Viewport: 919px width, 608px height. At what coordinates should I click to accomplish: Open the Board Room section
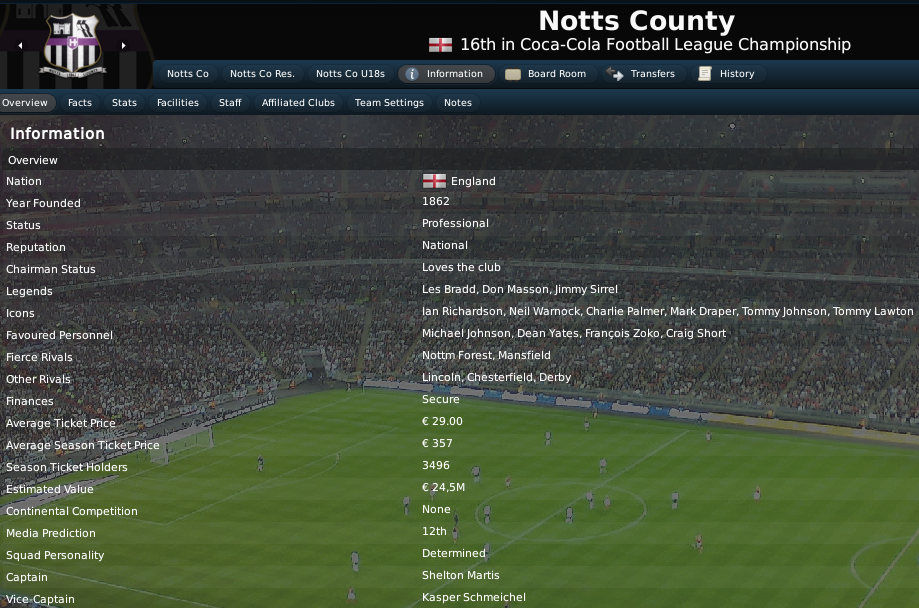[546, 74]
